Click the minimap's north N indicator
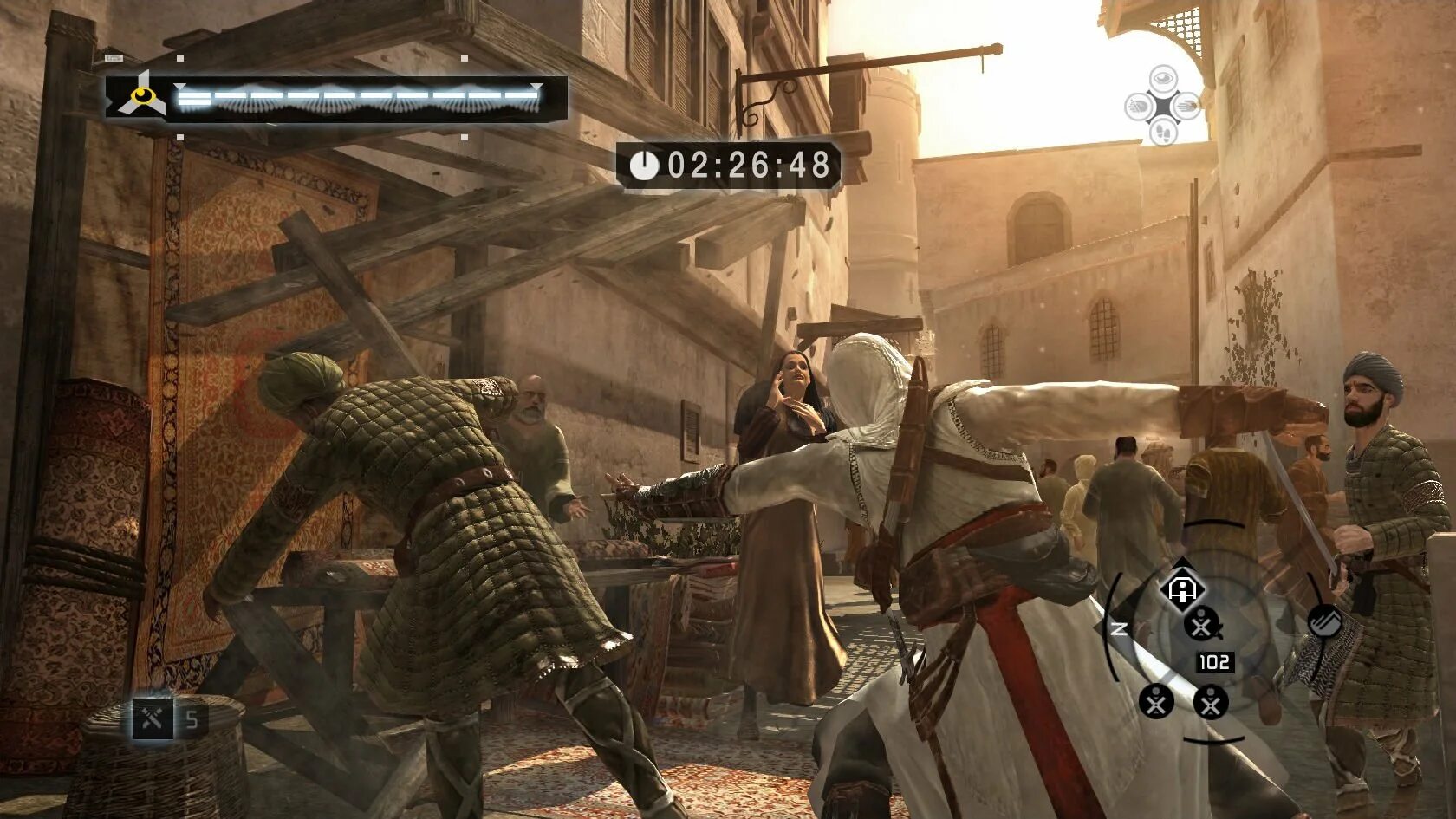Viewport: 1456px width, 819px height. [x=1119, y=628]
